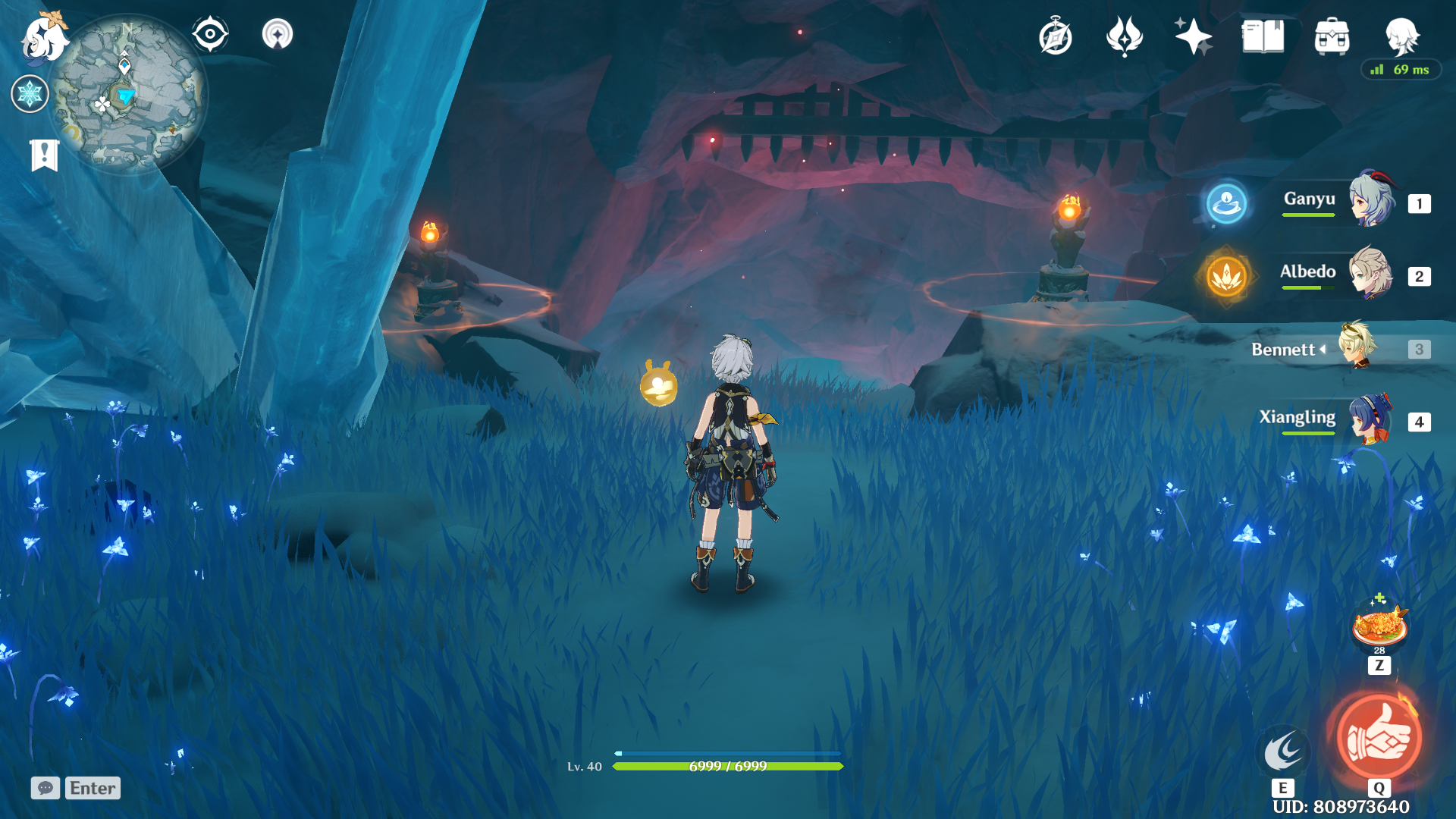Screen dimensions: 1456x819
Task: Open the backpack inventory
Action: tap(1332, 36)
